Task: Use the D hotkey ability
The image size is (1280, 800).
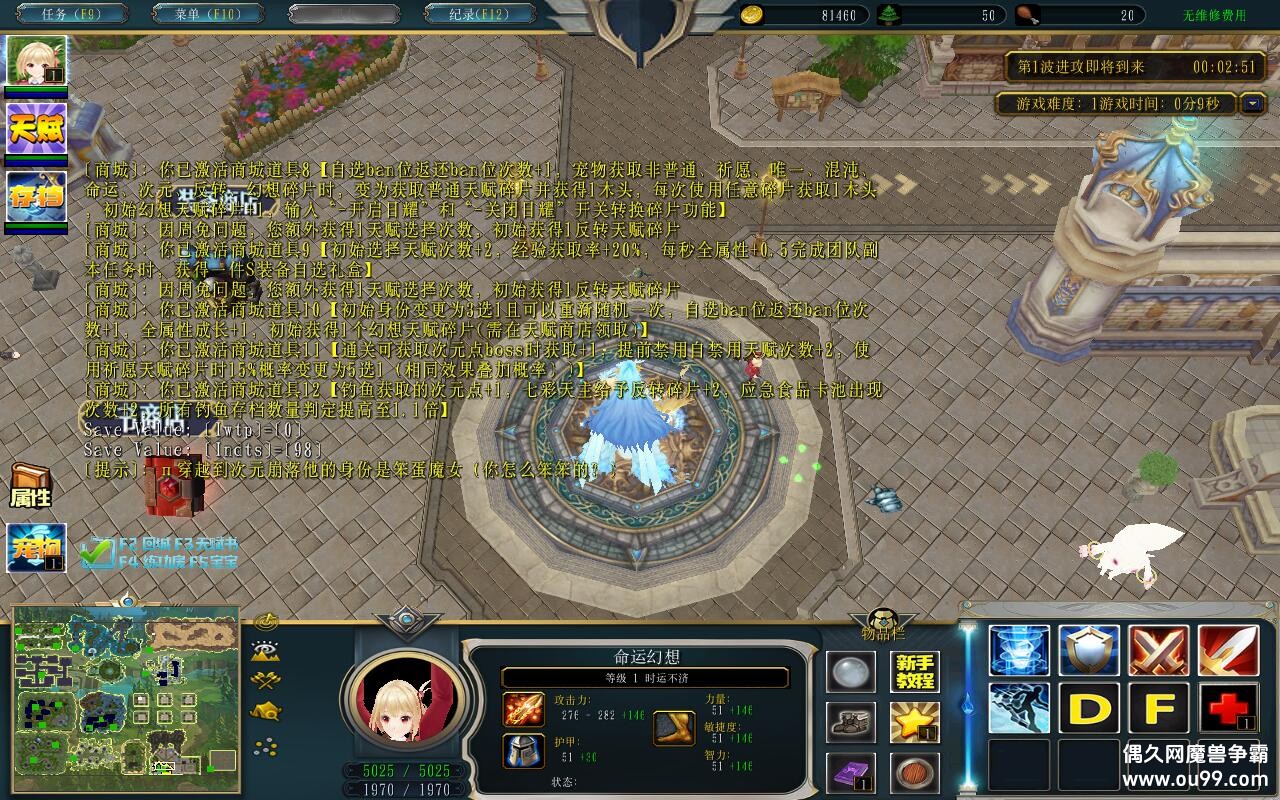Action: (1089, 708)
